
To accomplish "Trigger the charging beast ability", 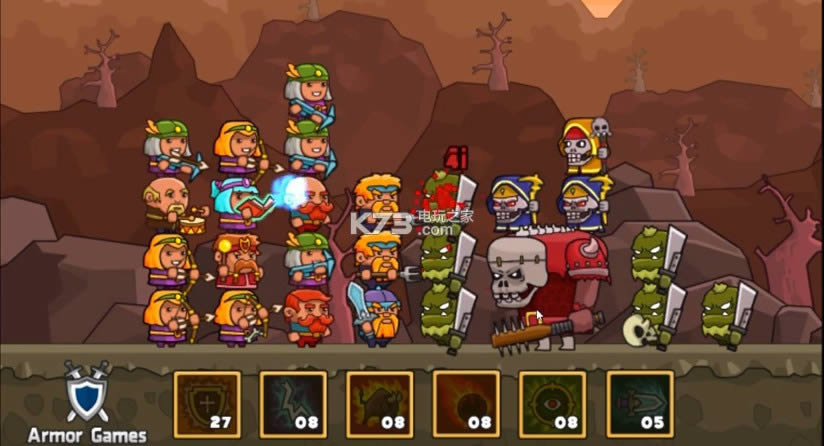I will pos(380,404).
